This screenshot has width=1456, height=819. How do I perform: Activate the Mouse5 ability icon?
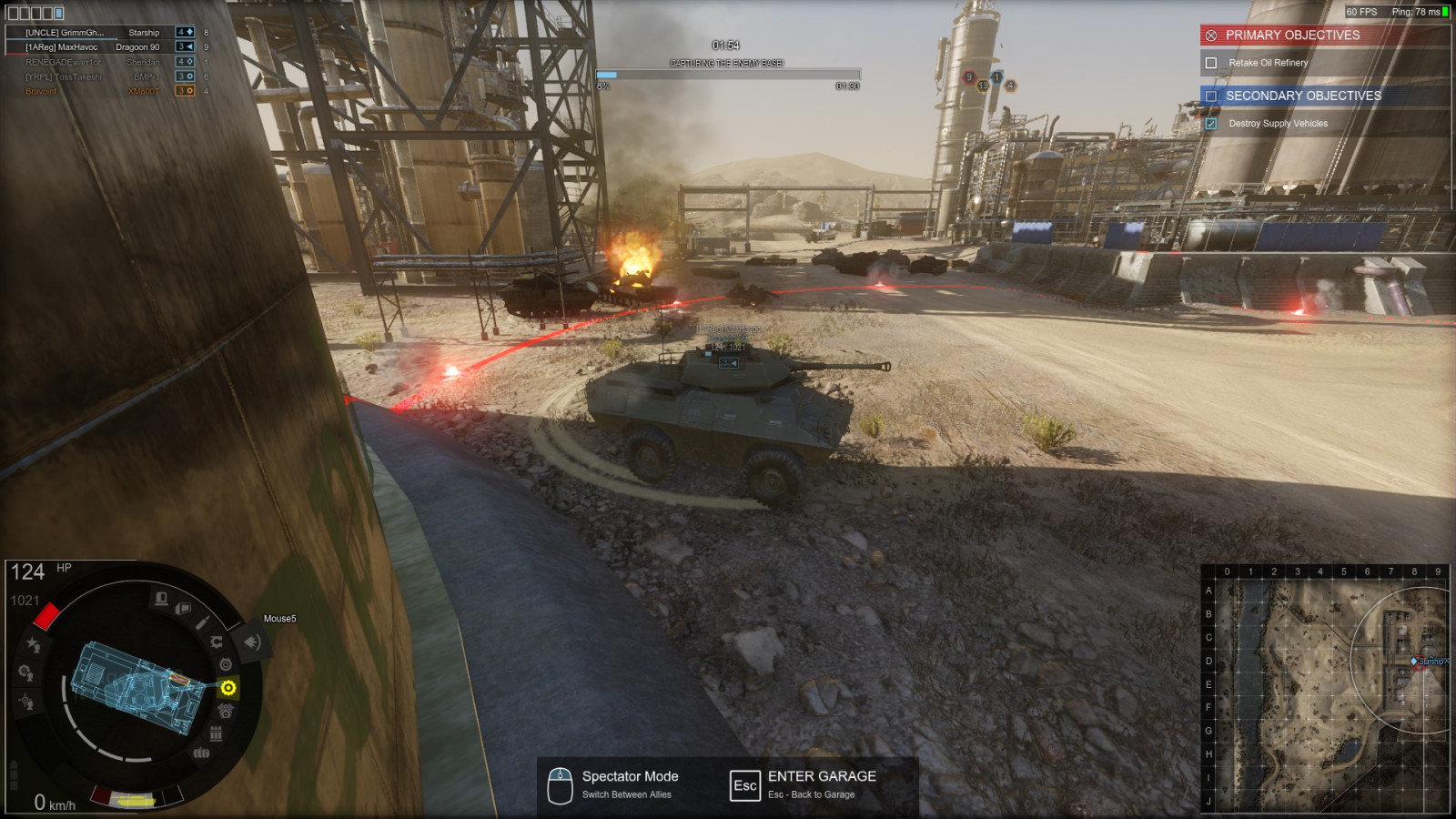252,642
